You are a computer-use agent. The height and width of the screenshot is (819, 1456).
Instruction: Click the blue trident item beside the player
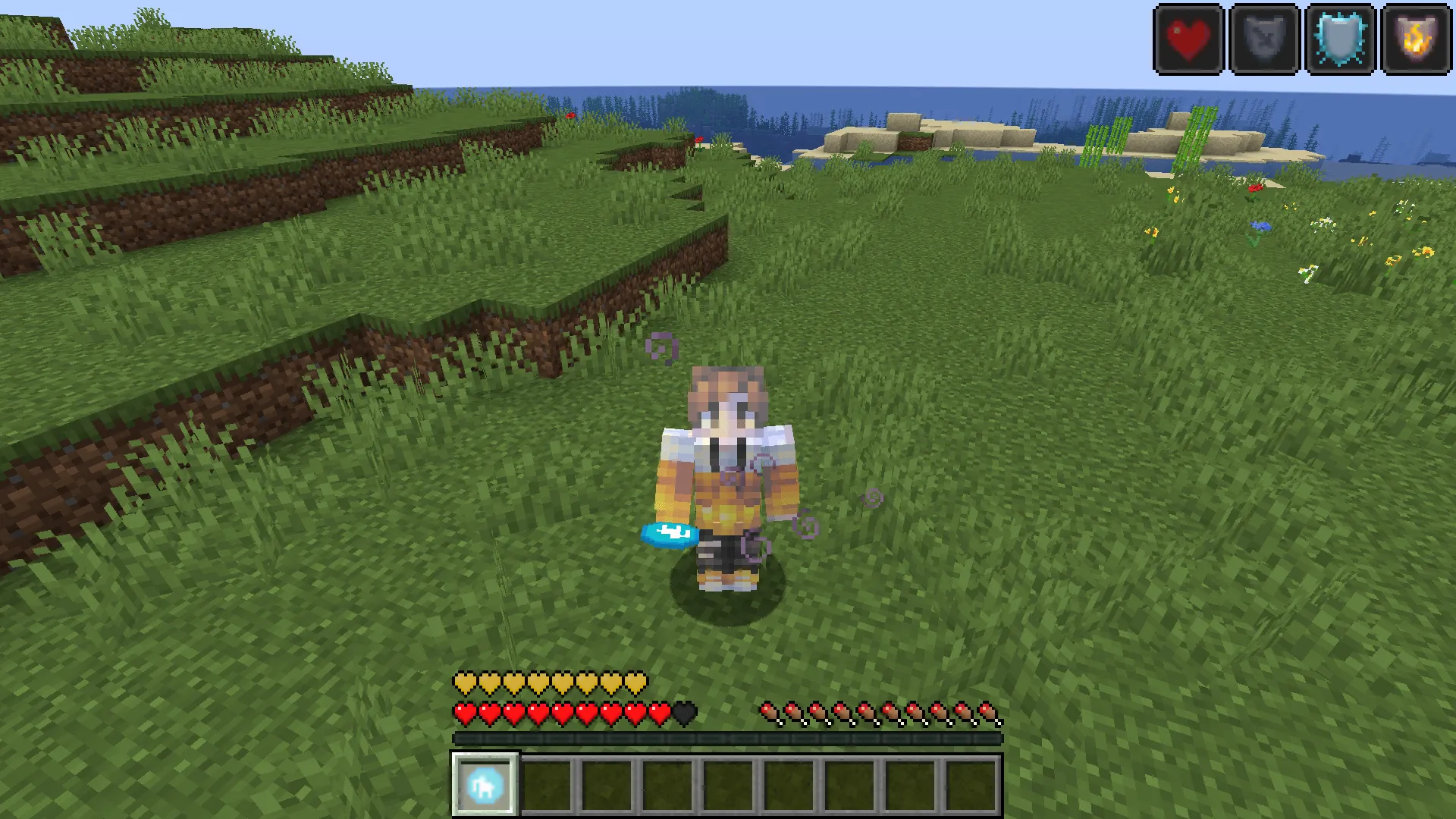pos(666,533)
